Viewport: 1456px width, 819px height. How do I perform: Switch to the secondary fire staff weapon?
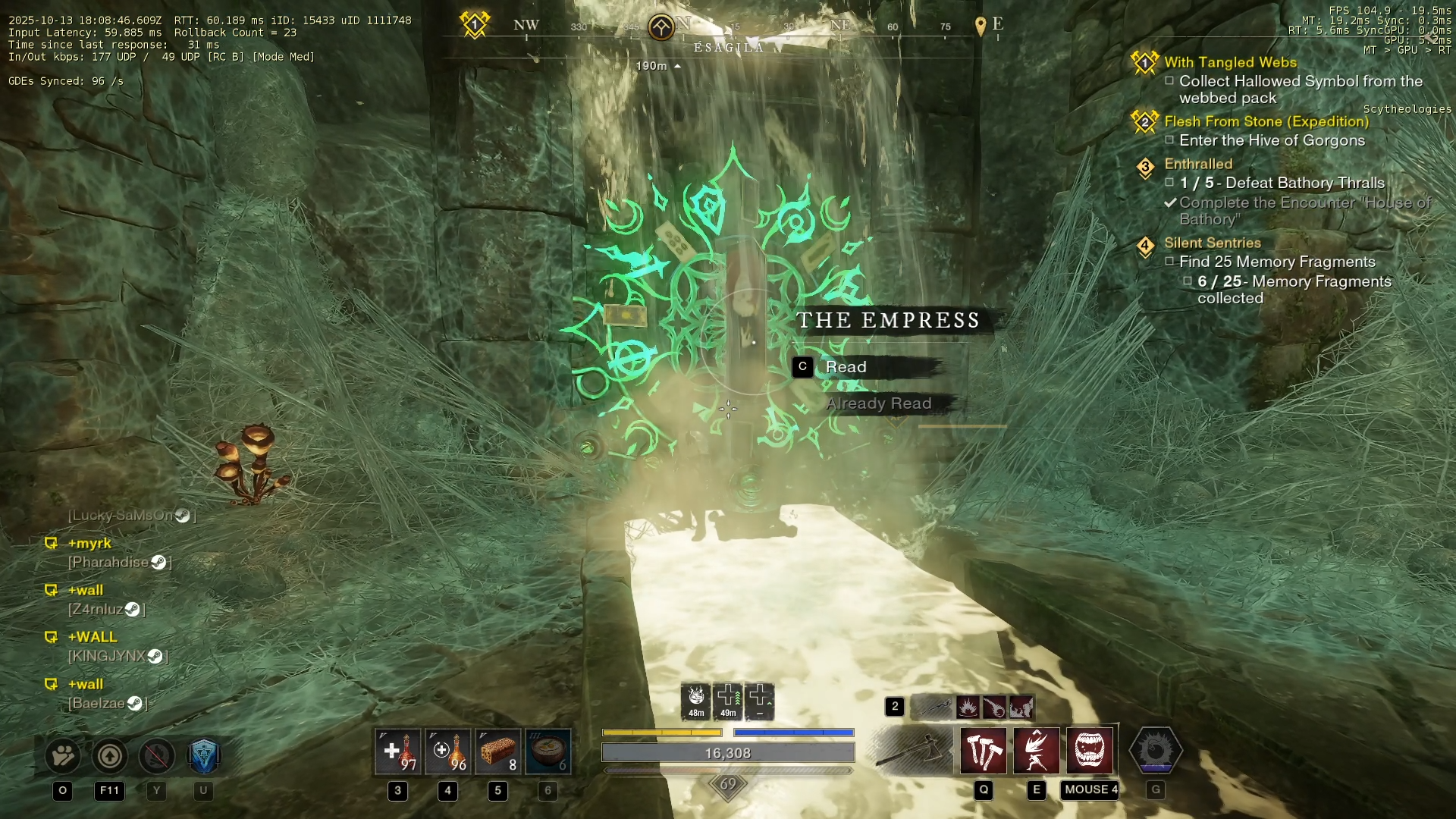click(x=932, y=707)
